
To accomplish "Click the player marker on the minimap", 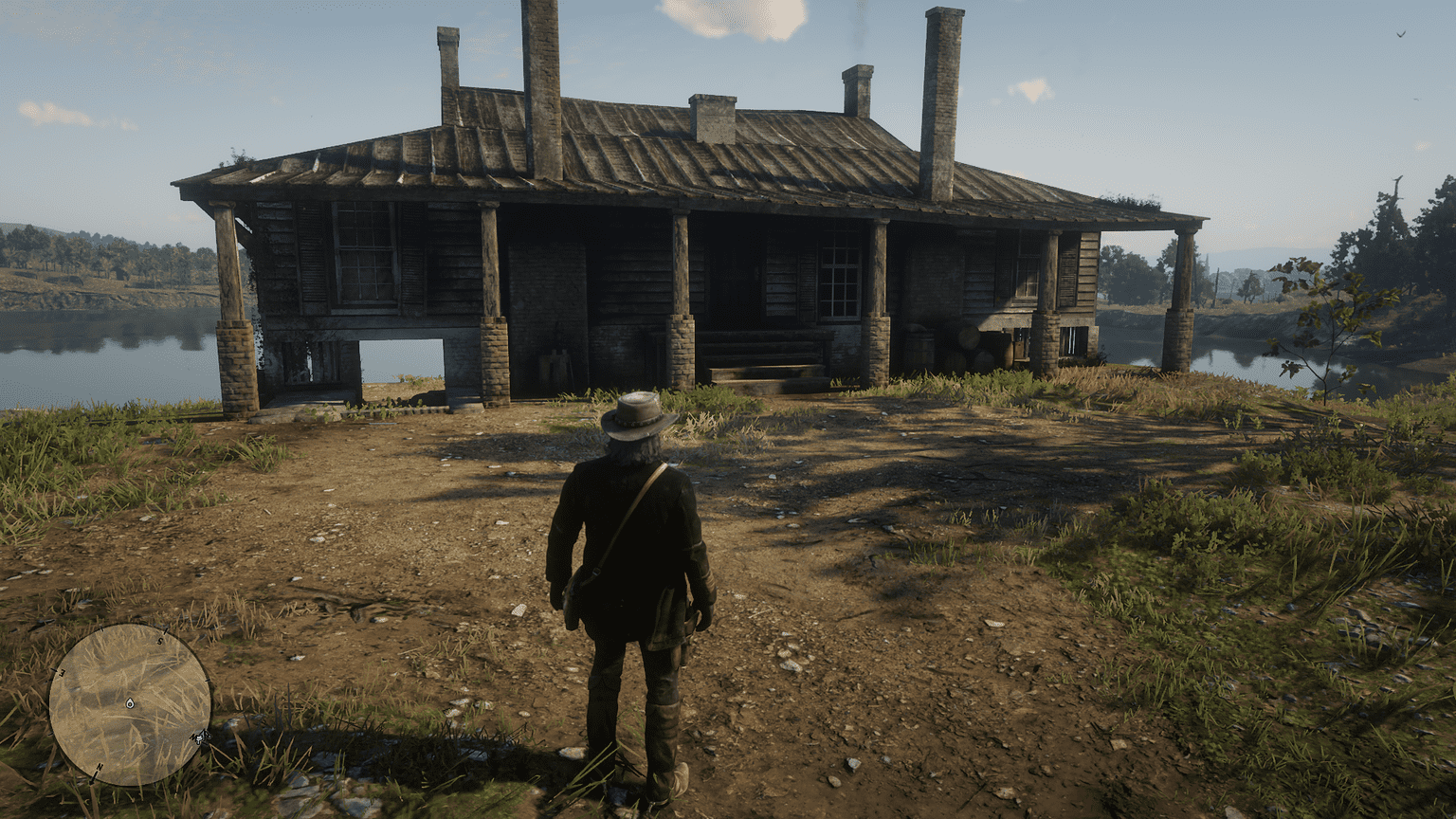I will tap(130, 703).
